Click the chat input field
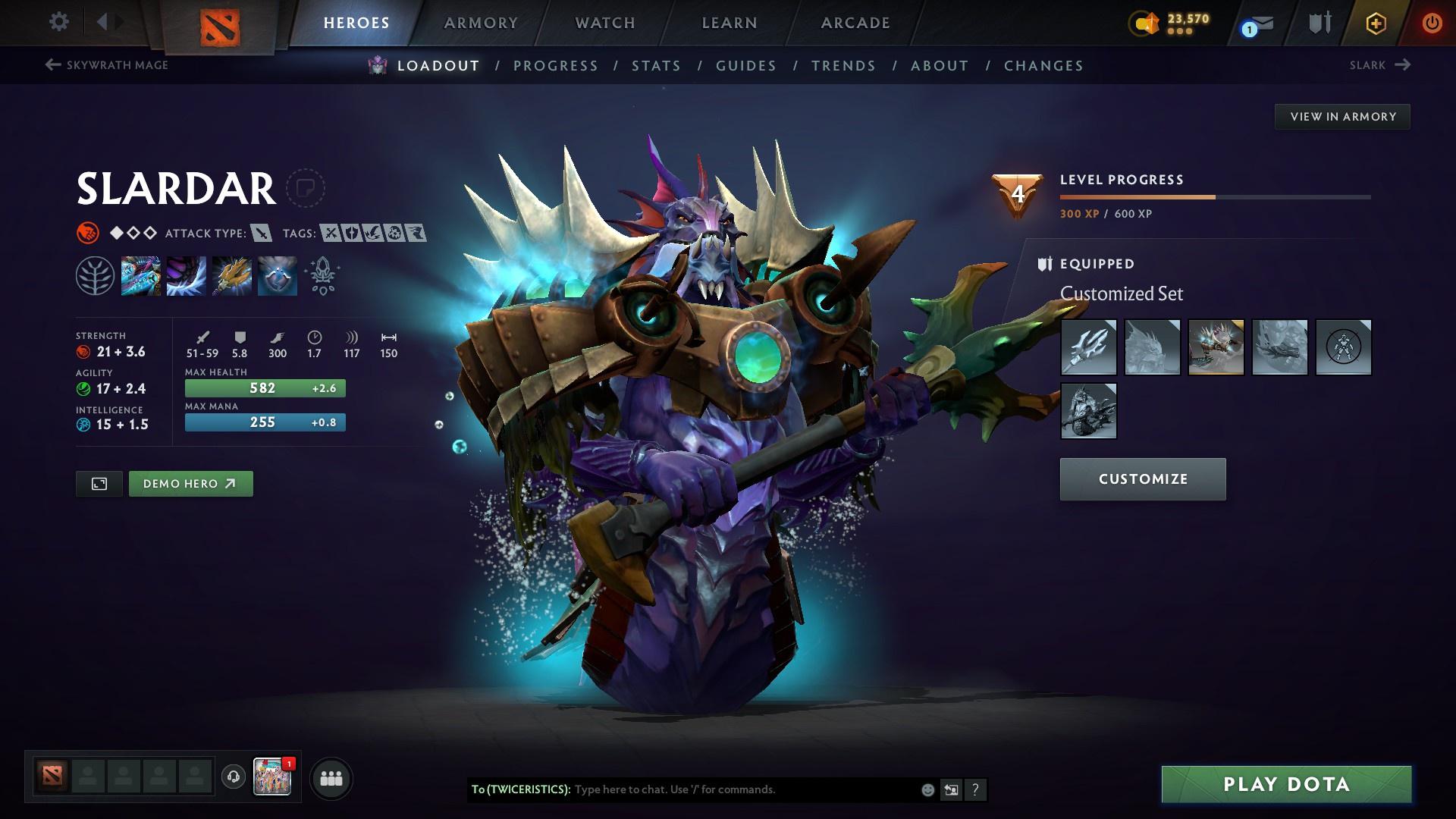1456x819 pixels. coord(743,789)
